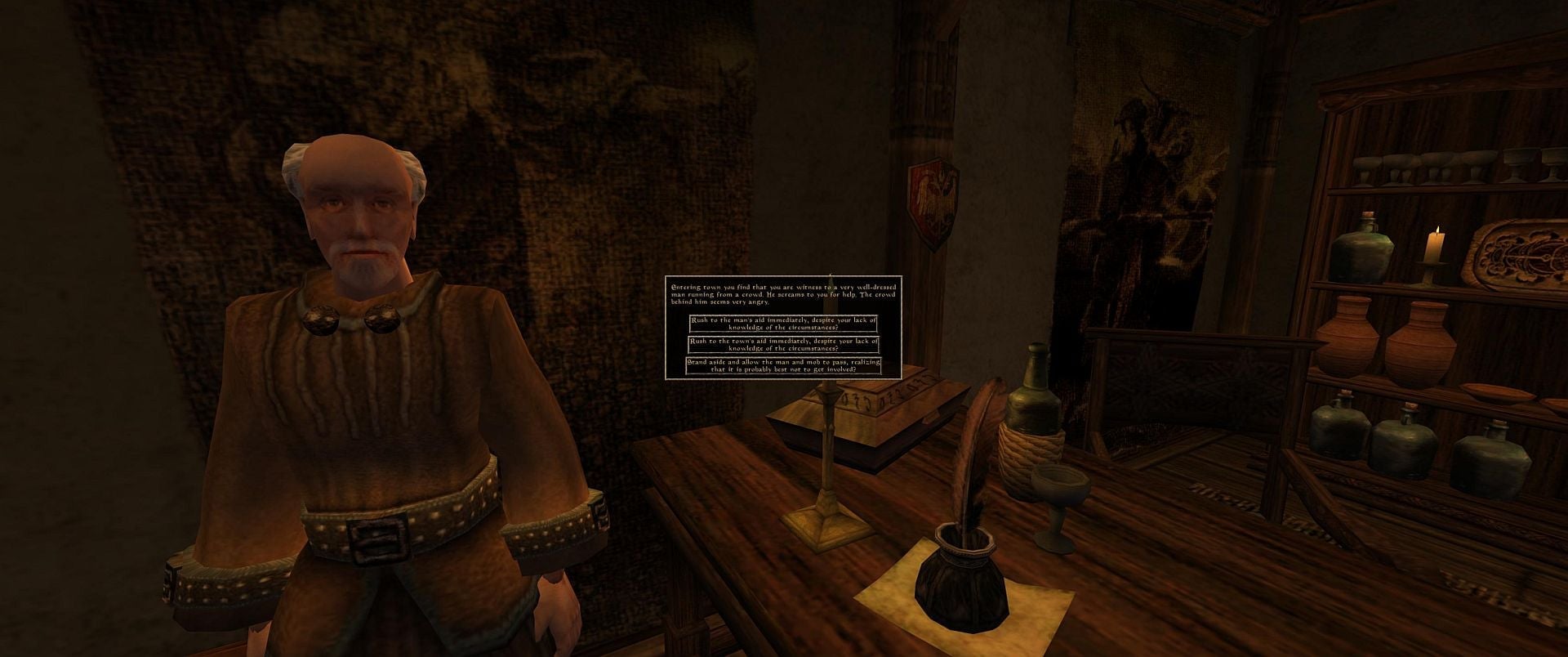1568x657 pixels.
Task: Select the stand aside and not get involved option
Action: tap(782, 368)
